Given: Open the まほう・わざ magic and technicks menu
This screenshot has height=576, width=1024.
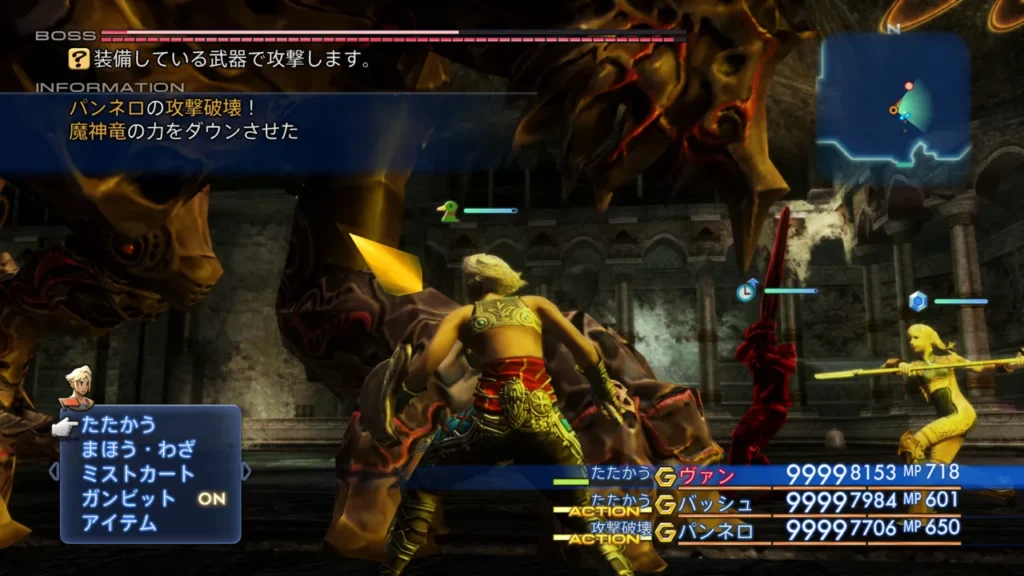Looking at the screenshot, I should click(x=138, y=449).
